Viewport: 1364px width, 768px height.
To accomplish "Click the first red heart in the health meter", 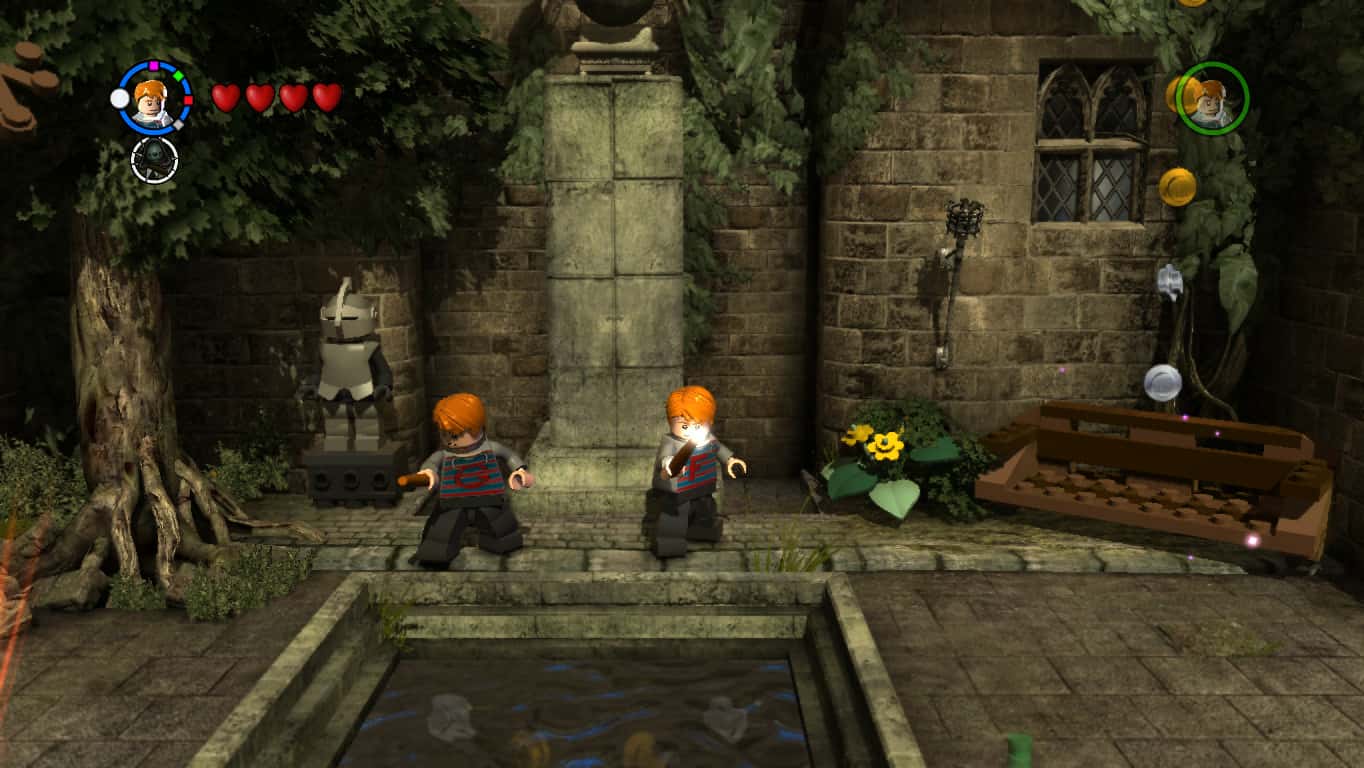I will [x=224, y=97].
